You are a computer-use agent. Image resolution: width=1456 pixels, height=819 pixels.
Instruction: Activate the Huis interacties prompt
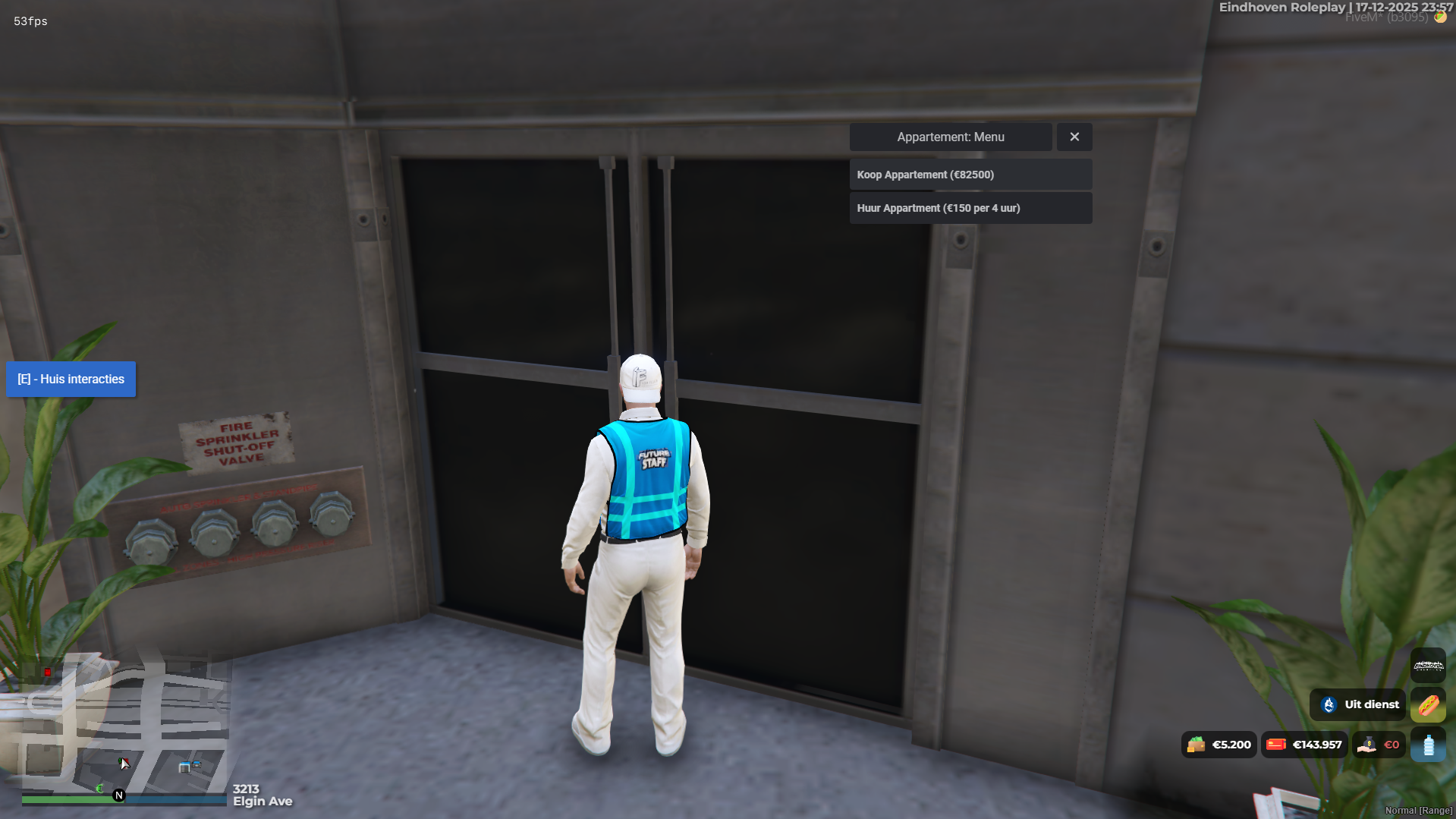tap(71, 380)
